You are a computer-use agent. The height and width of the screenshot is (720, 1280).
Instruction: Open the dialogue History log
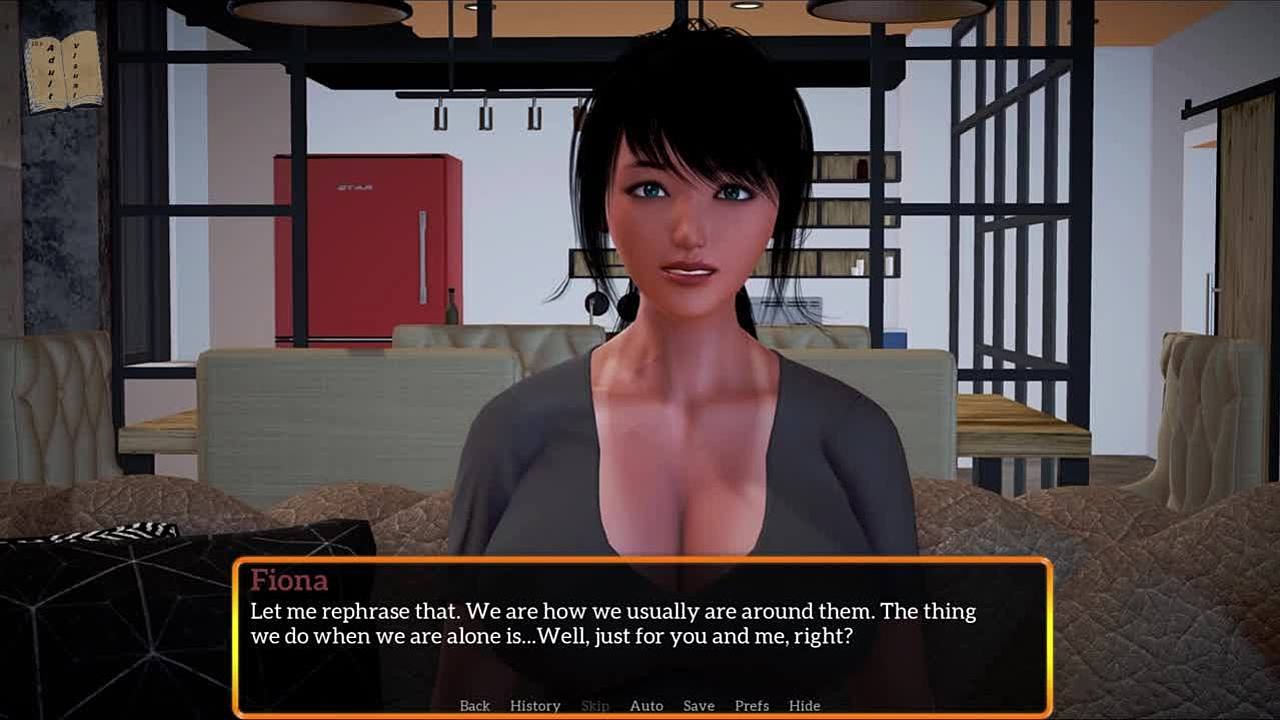point(535,705)
